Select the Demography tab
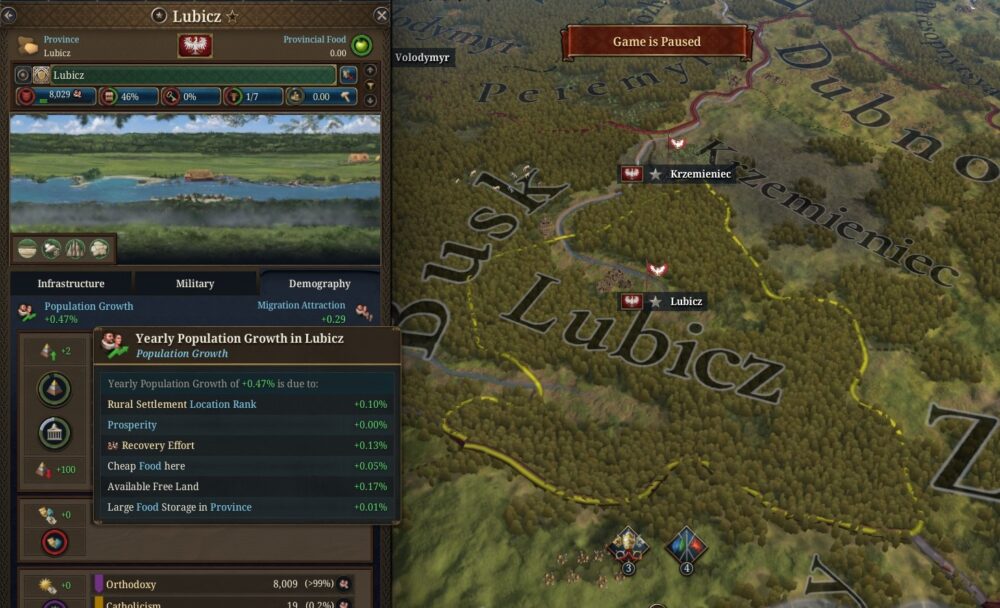1000x608 pixels. (x=319, y=283)
